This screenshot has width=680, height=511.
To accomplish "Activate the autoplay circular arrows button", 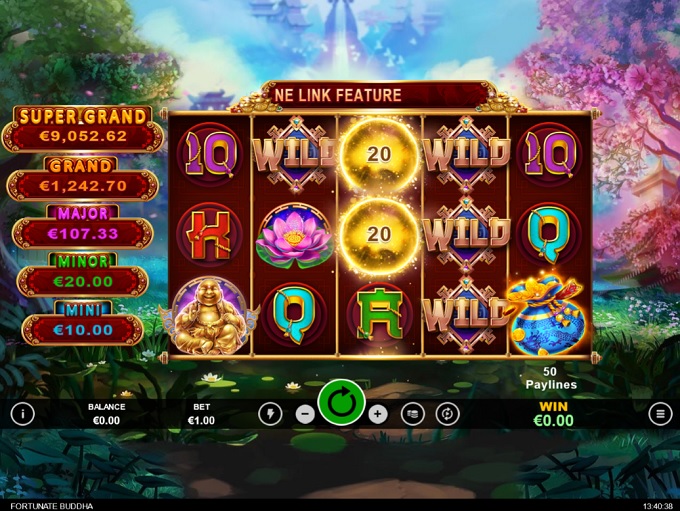I will click(448, 414).
